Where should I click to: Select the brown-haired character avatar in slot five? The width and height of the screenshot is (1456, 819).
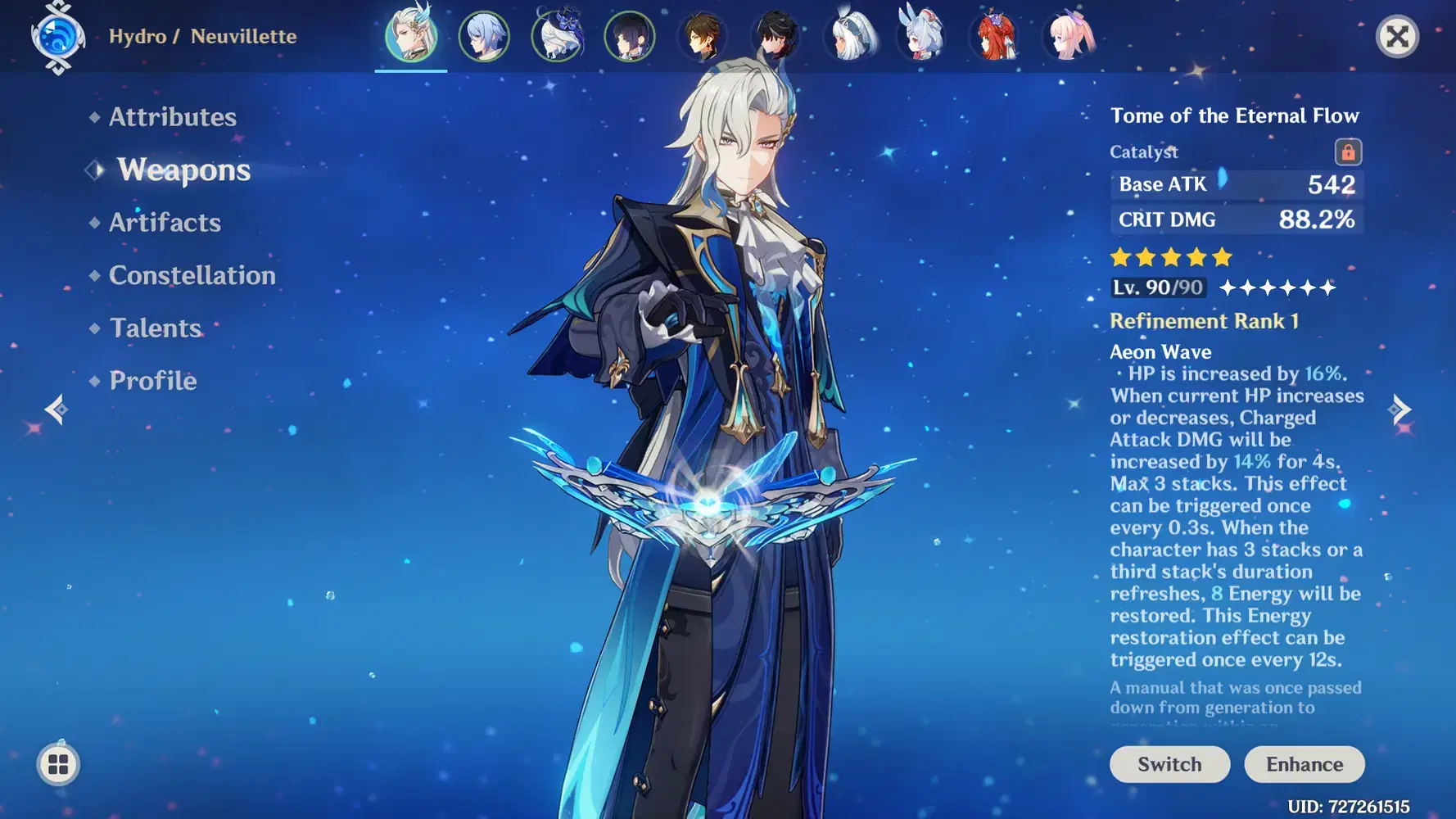(x=703, y=37)
